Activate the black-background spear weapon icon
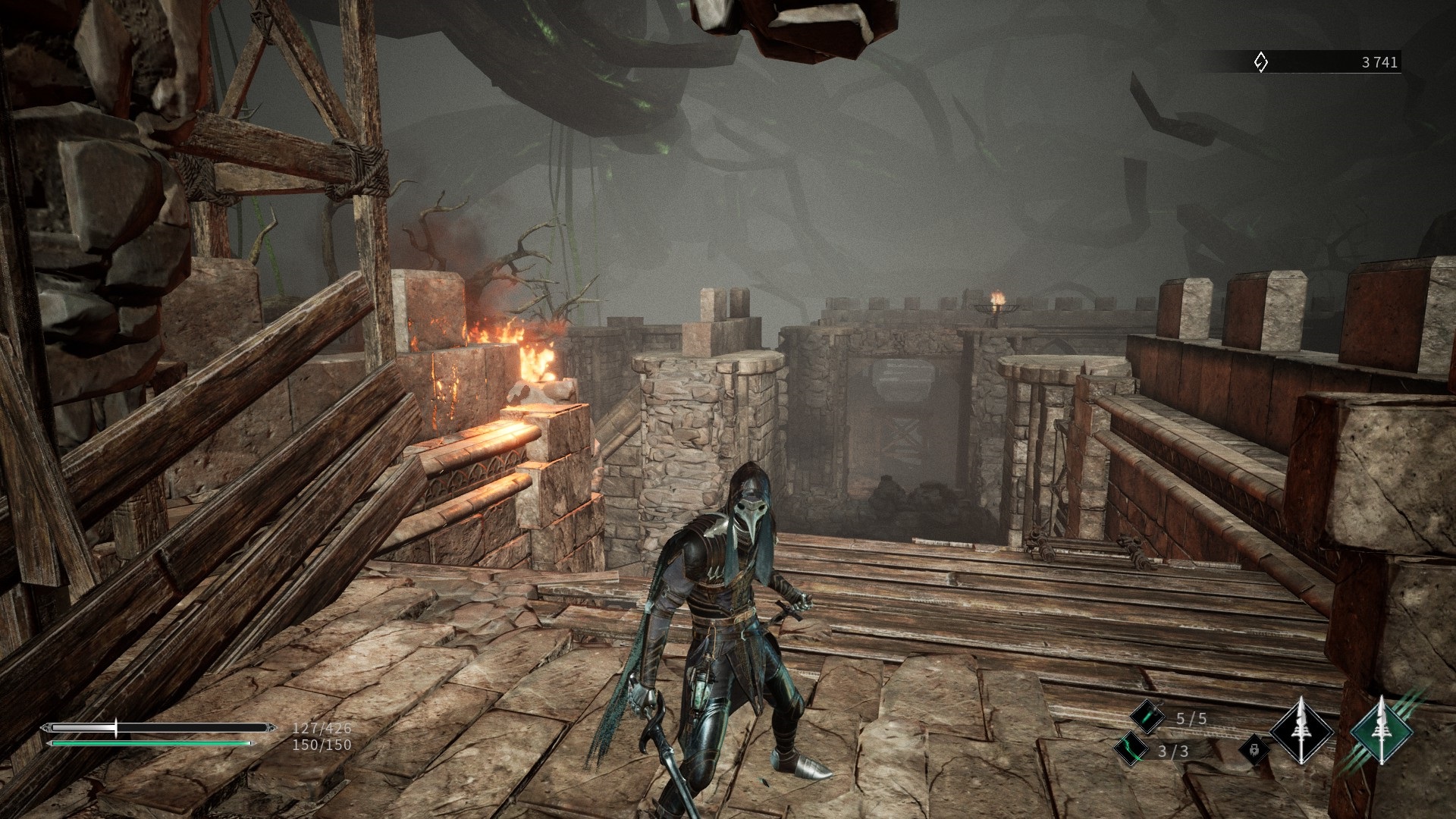This screenshot has width=1456, height=819. coord(1301,733)
